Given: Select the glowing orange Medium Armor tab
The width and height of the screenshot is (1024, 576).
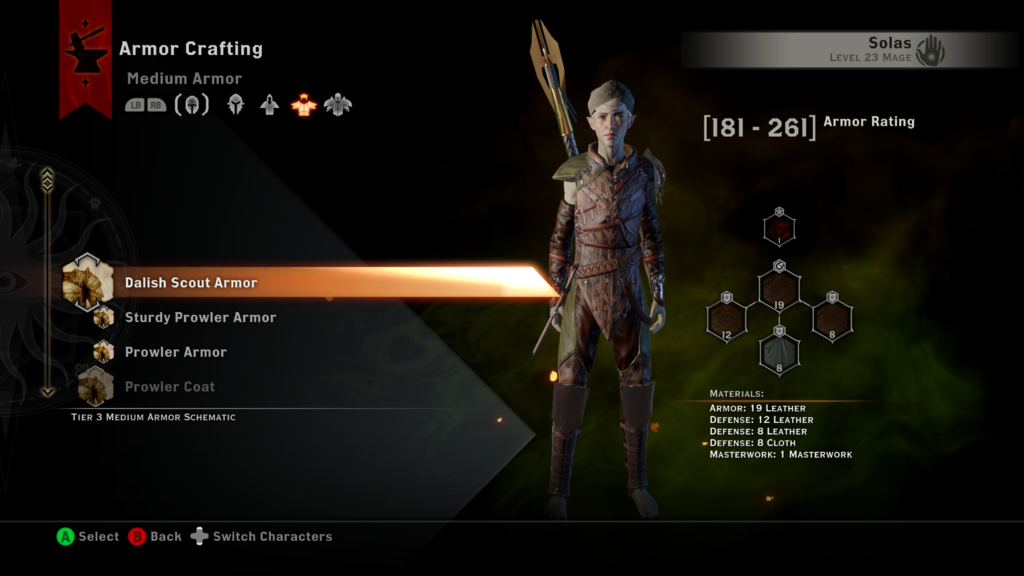Looking at the screenshot, I should (303, 104).
